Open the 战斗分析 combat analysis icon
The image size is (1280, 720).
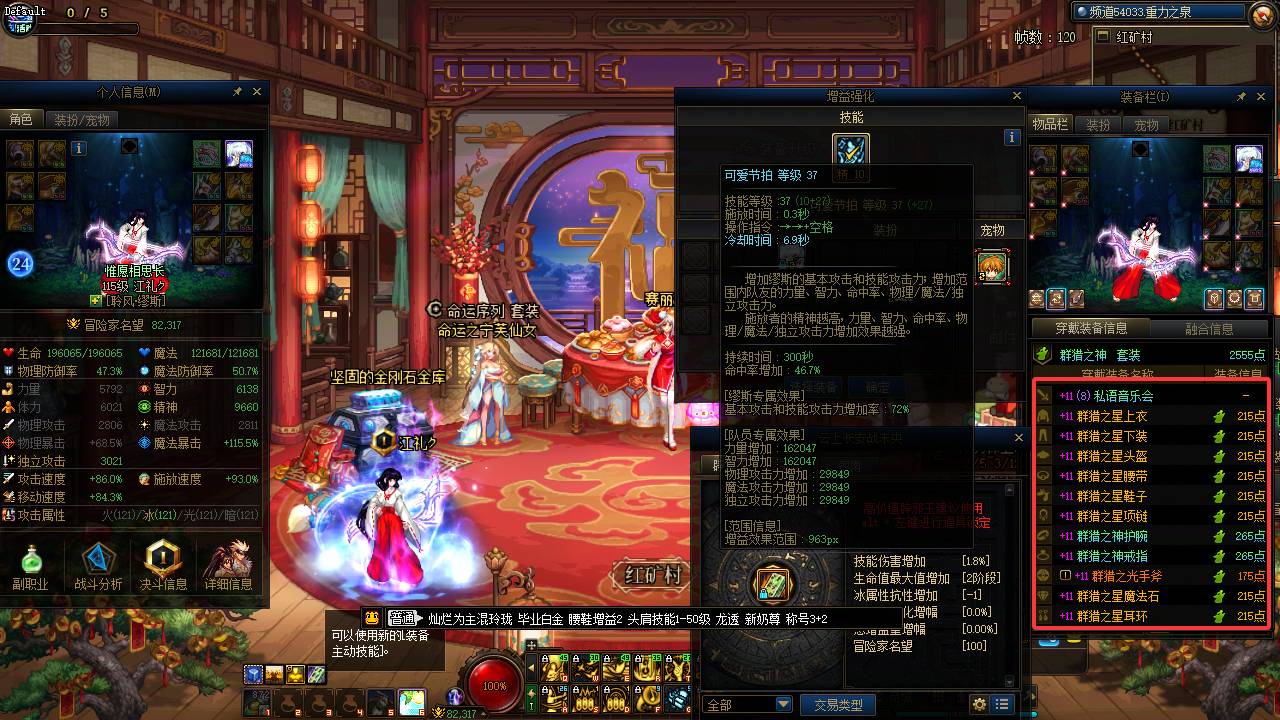coord(97,560)
